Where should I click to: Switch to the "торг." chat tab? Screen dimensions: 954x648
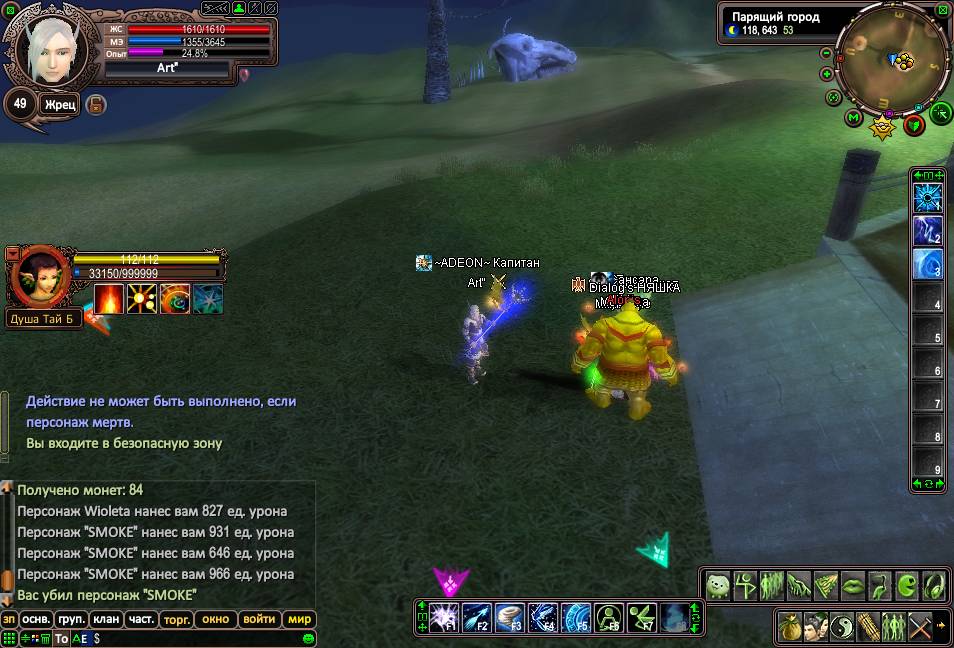pyautogui.click(x=176, y=619)
